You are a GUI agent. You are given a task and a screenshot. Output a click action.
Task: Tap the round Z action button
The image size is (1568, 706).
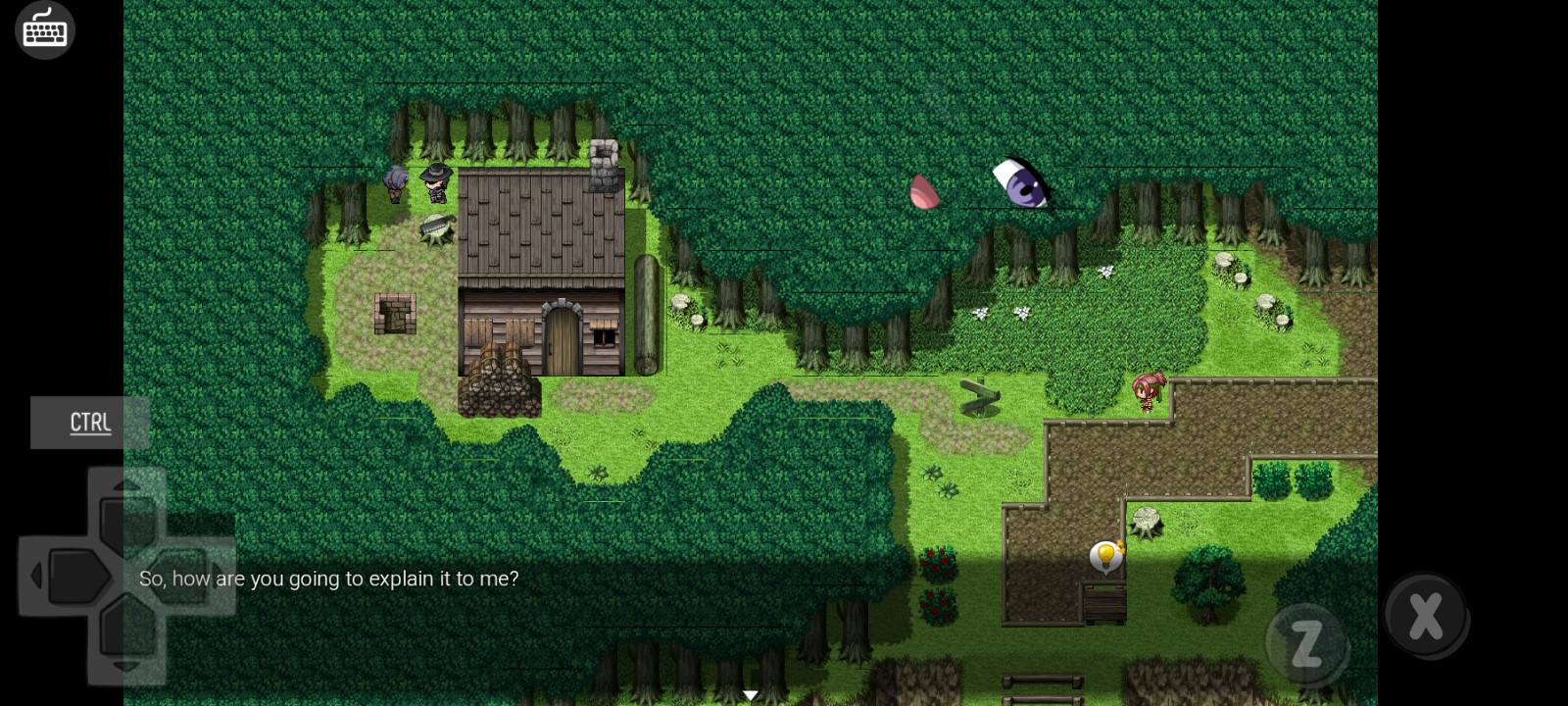click(1306, 644)
